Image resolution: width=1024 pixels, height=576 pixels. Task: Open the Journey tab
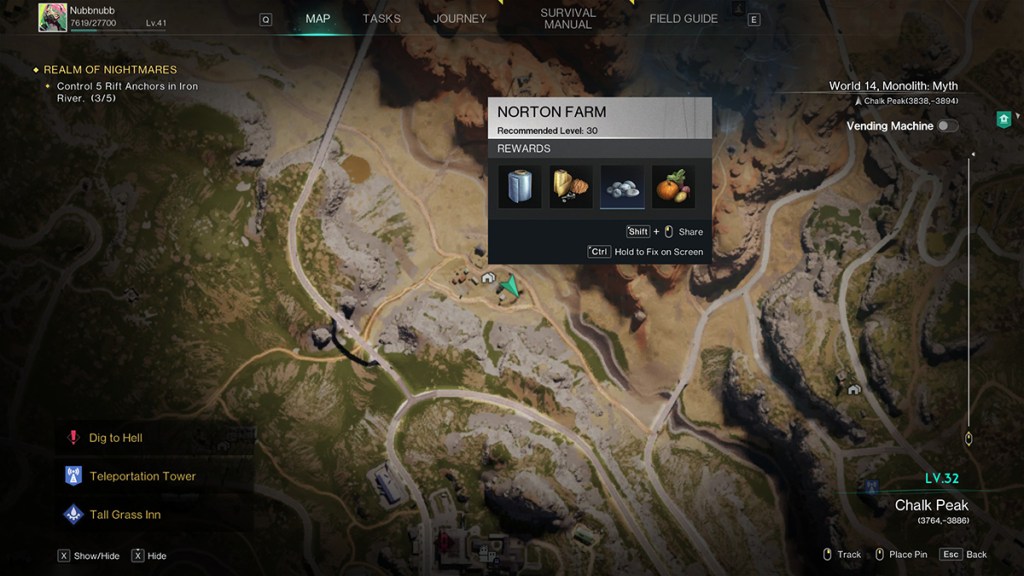coord(459,19)
